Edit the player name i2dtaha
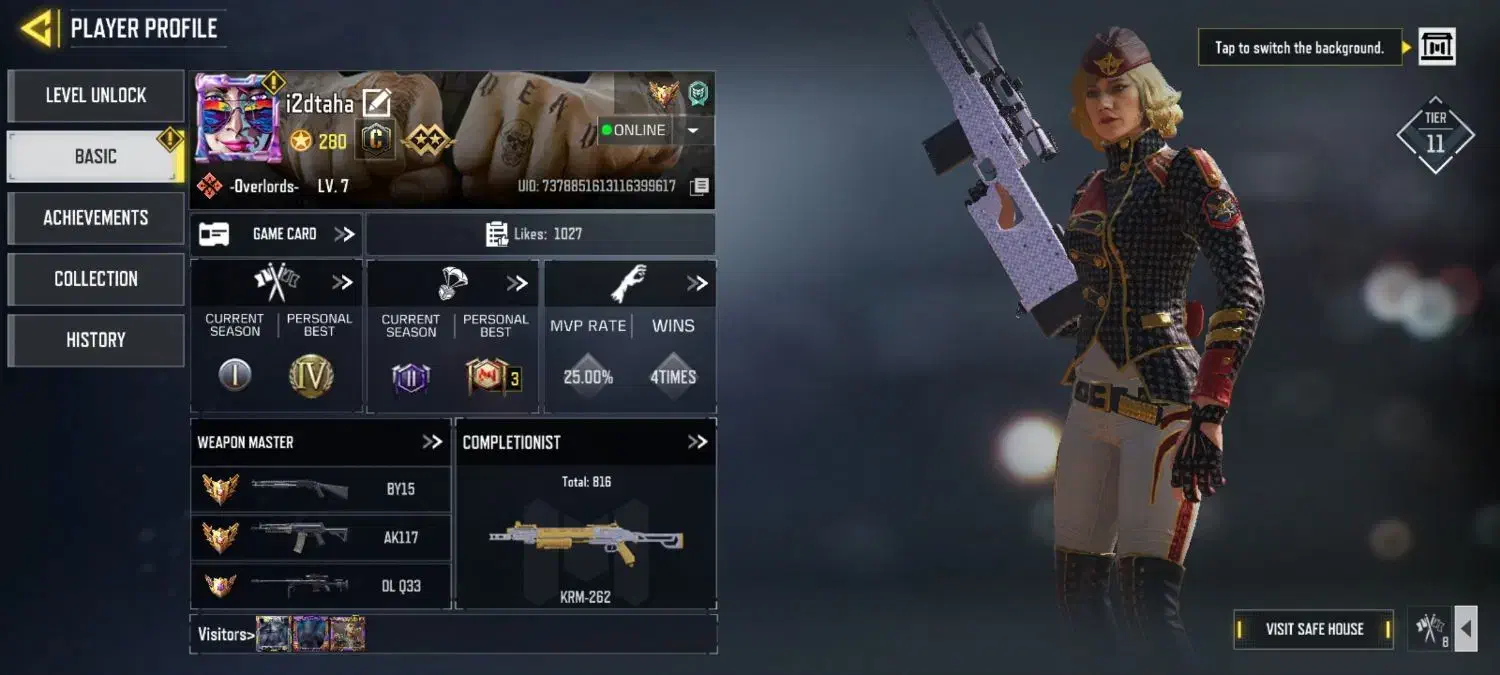Viewport: 1500px width, 675px height. tap(376, 102)
